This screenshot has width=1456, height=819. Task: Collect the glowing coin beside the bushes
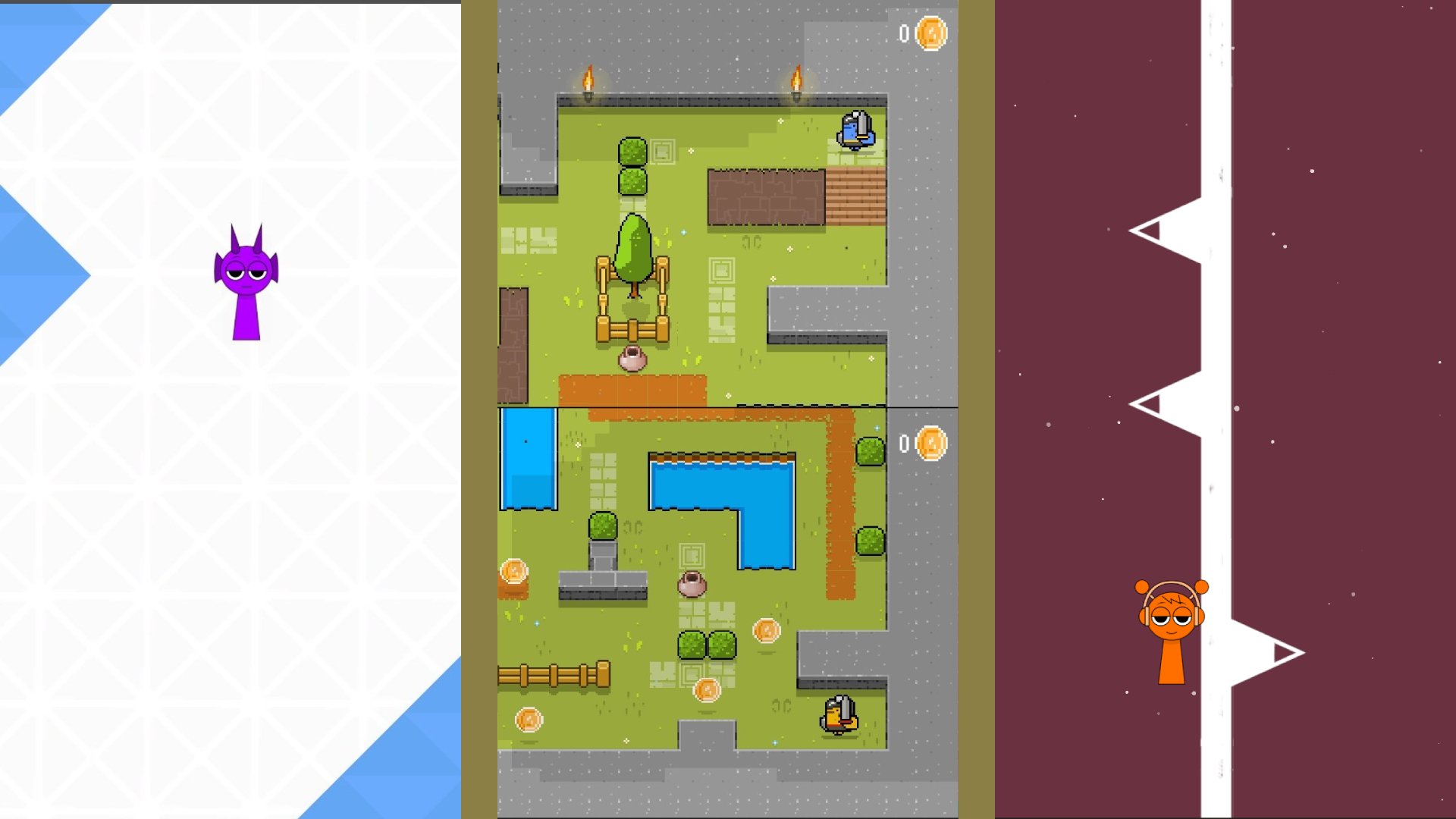[x=768, y=631]
